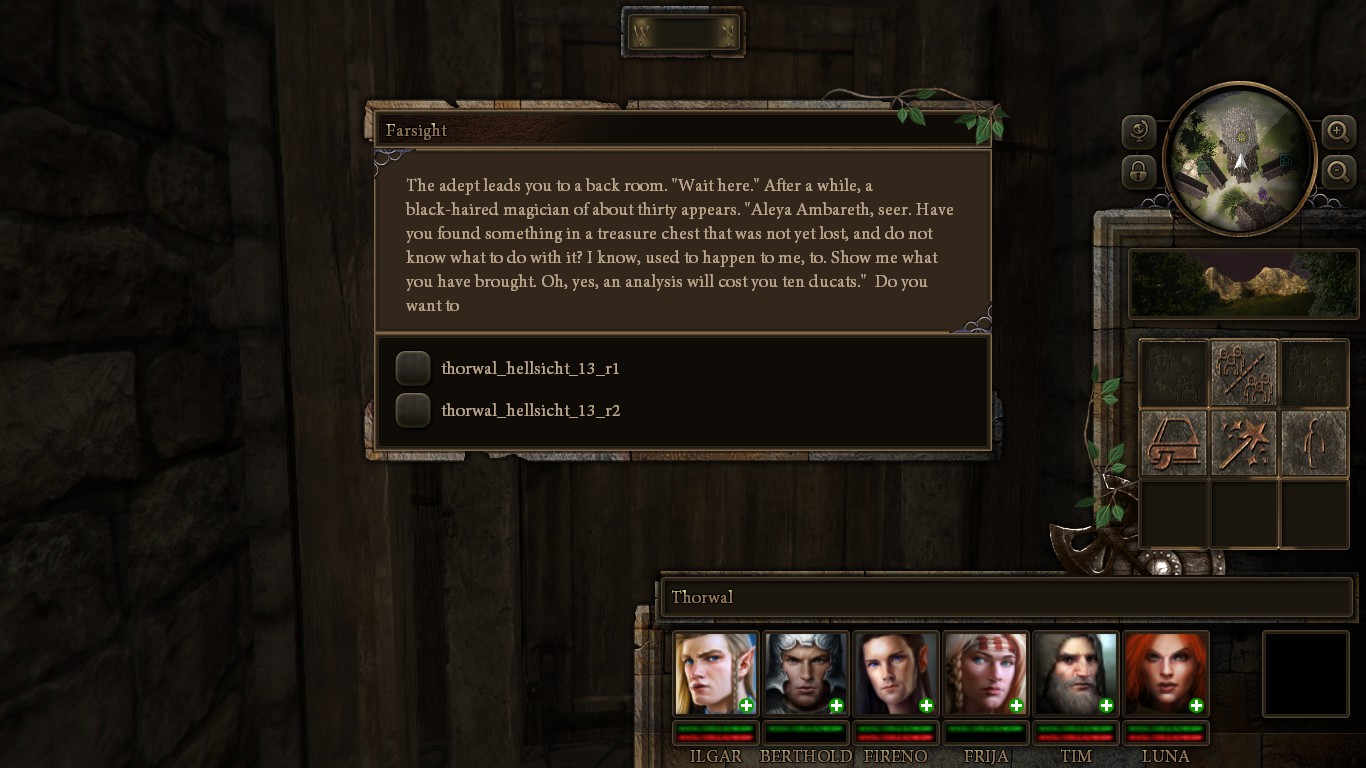
Task: Open the world globe map button
Action: click(x=1139, y=131)
